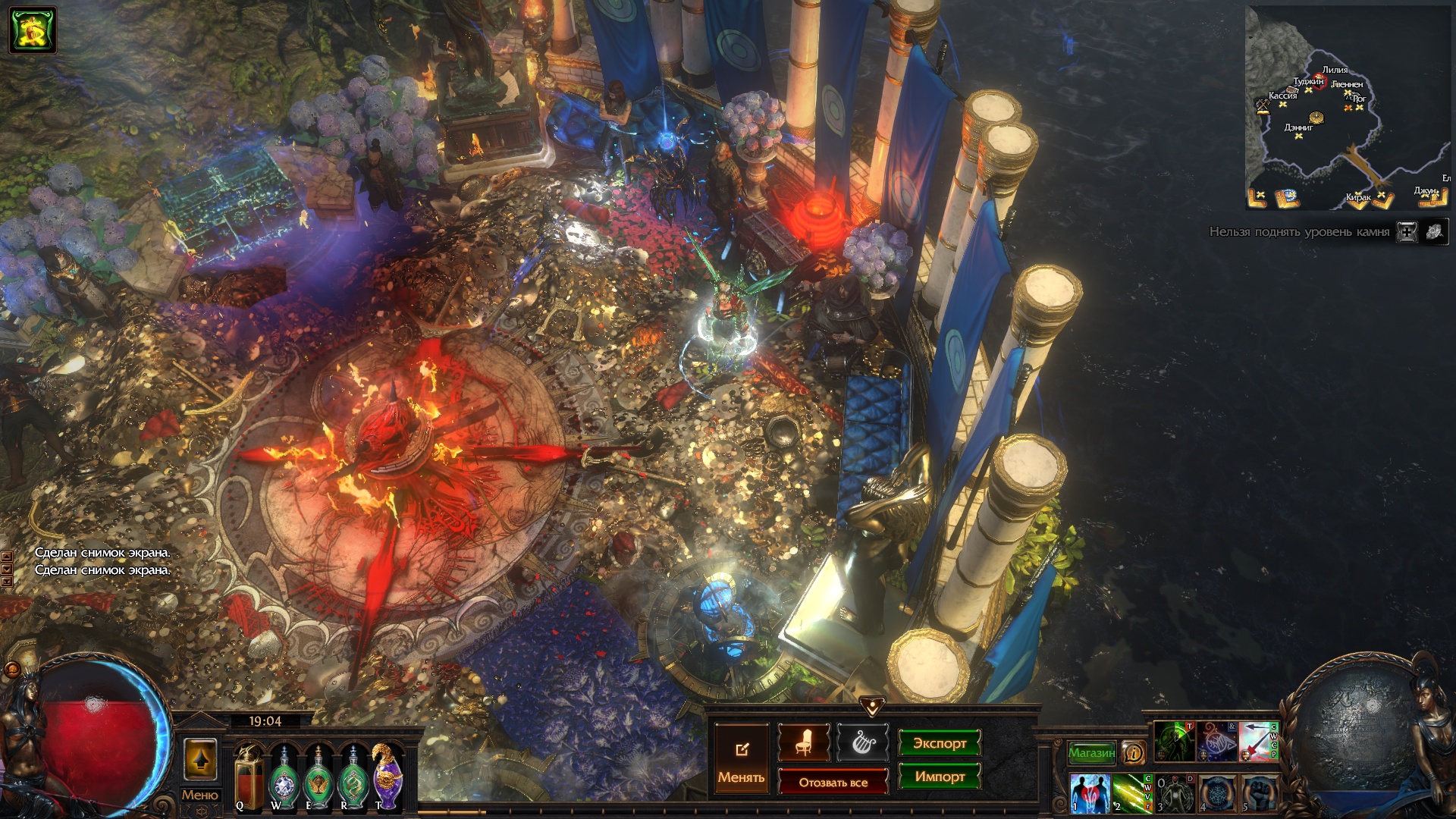Collapse the hideout panel arrow

click(x=872, y=707)
